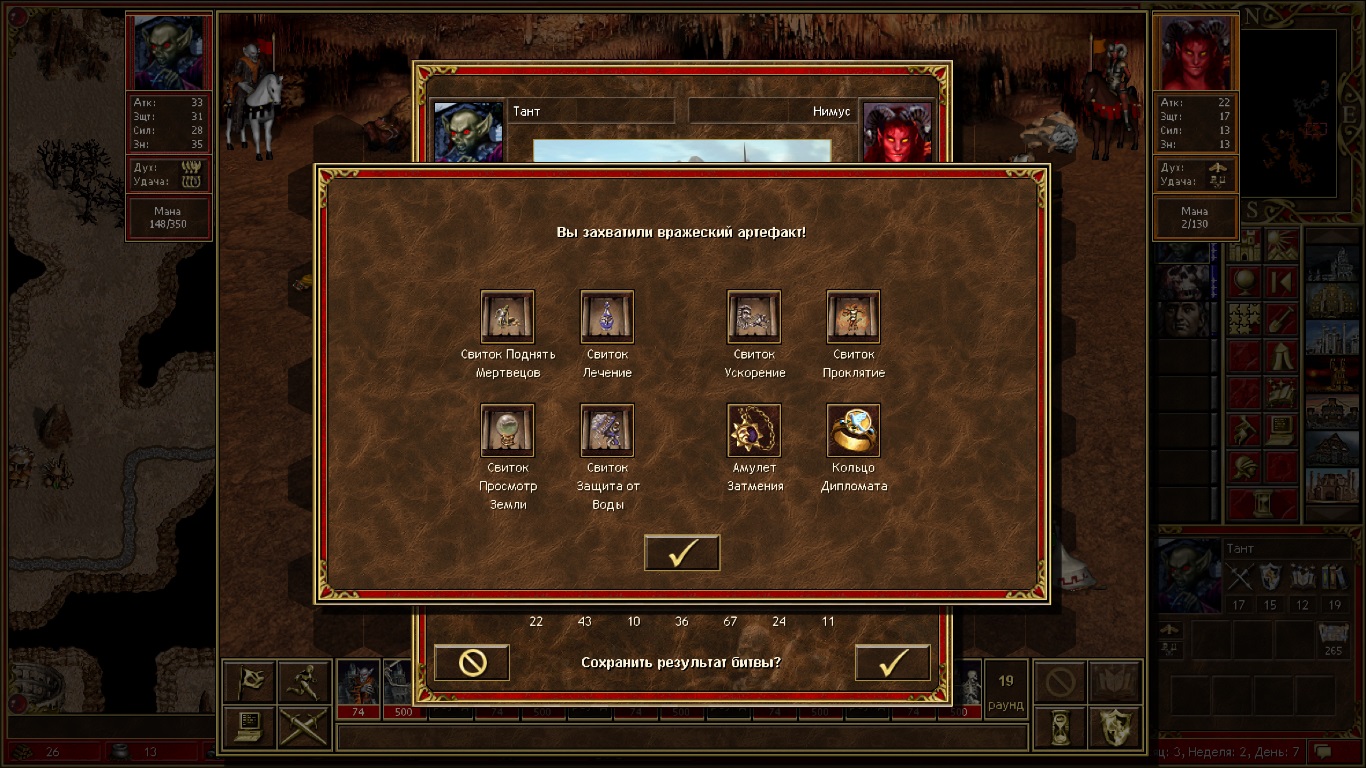This screenshot has height=768, width=1366.
Task: Select the Protection from Water scroll icon
Action: tap(607, 430)
